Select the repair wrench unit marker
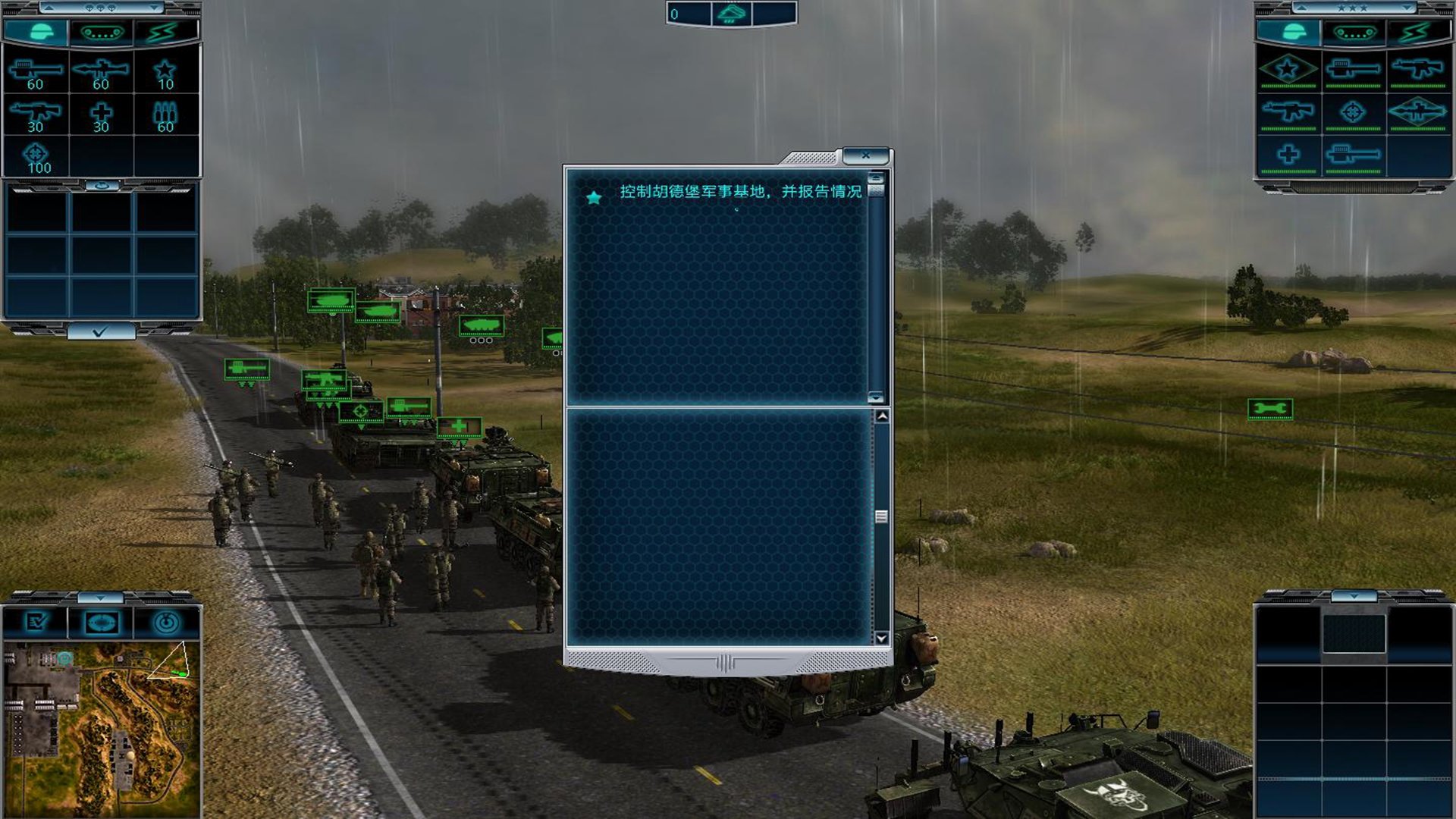The image size is (1456, 819). point(1270,409)
